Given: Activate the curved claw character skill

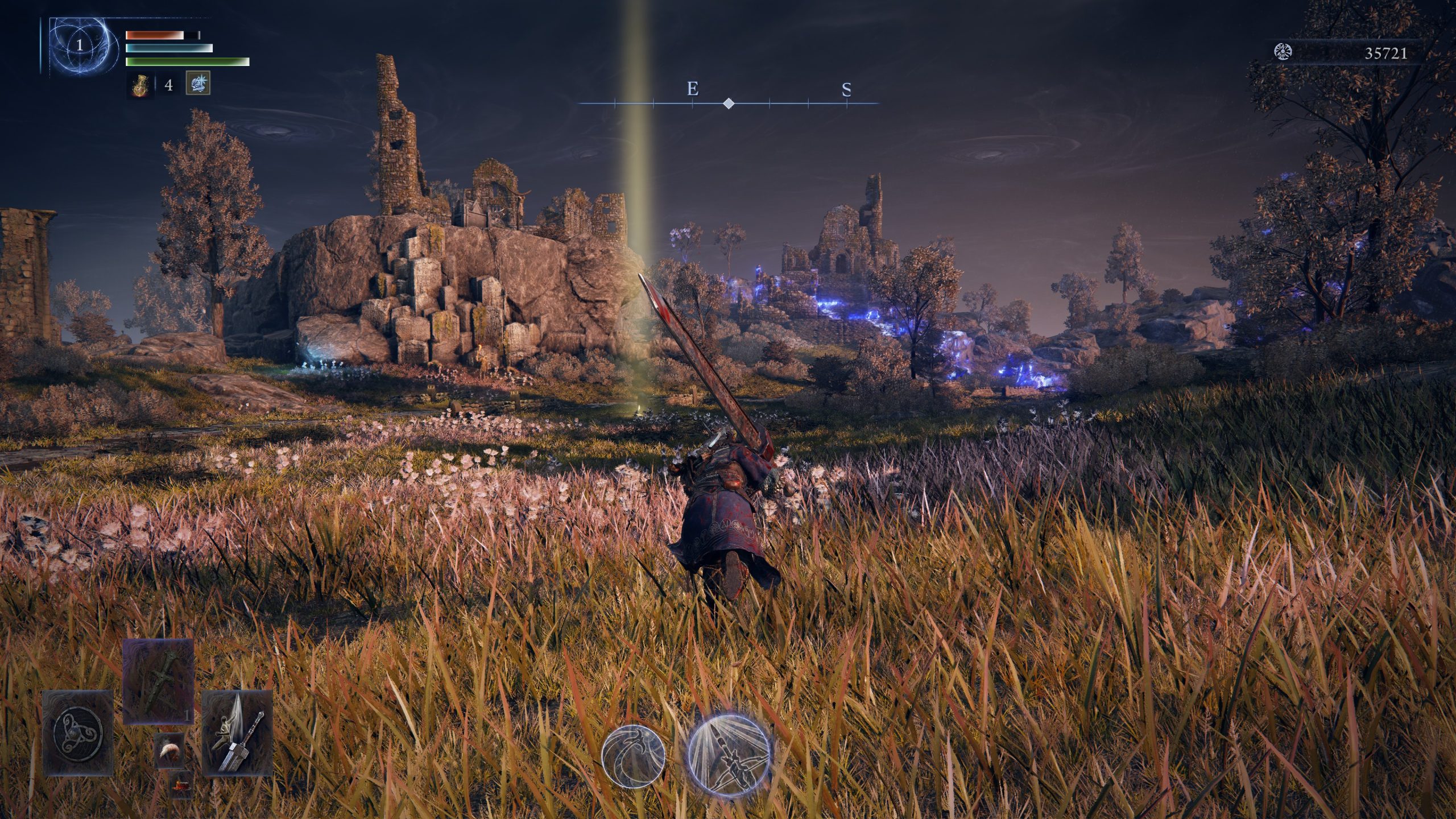Looking at the screenshot, I should pyautogui.click(x=633, y=755).
